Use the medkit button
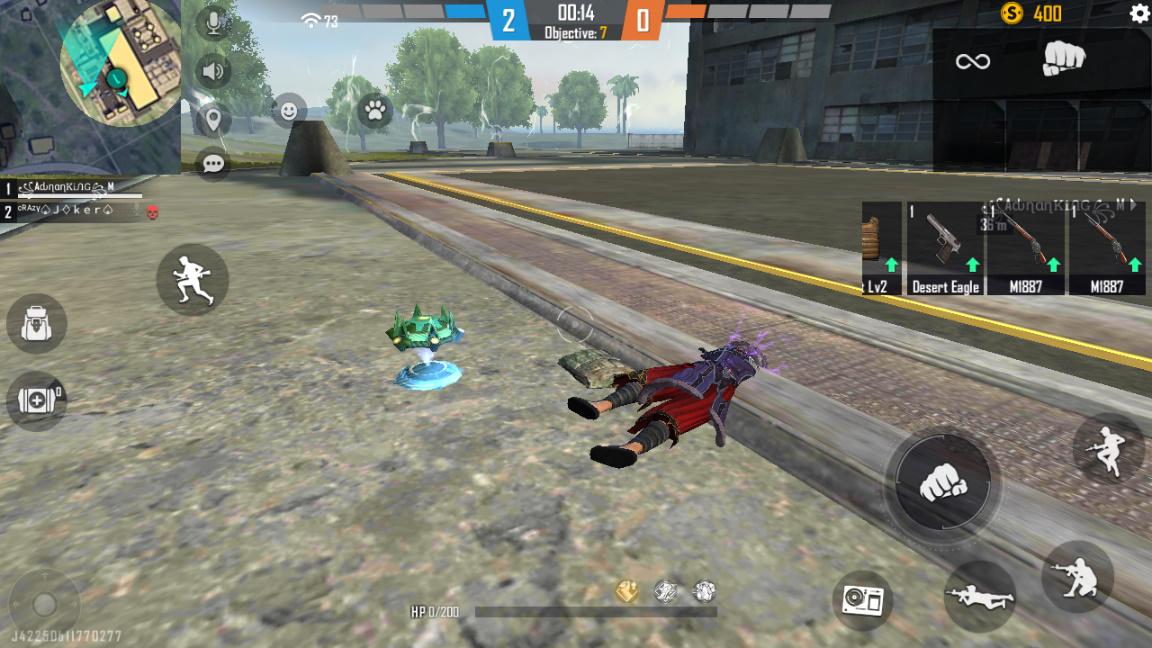 37,400
